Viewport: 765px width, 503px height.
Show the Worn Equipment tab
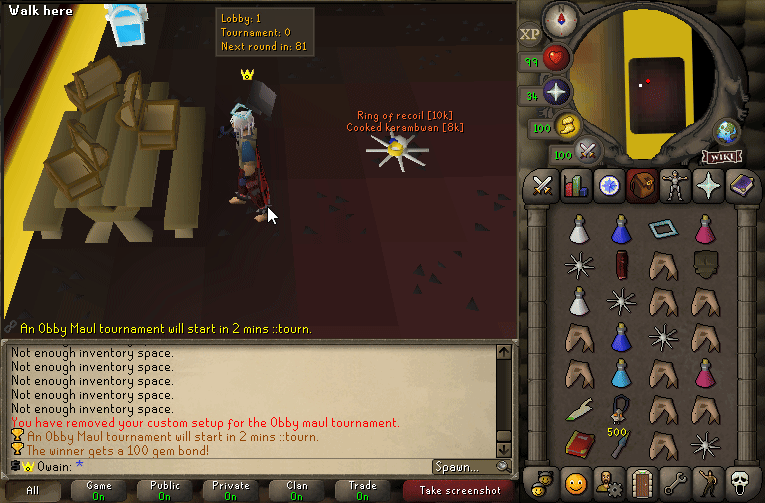[674, 186]
